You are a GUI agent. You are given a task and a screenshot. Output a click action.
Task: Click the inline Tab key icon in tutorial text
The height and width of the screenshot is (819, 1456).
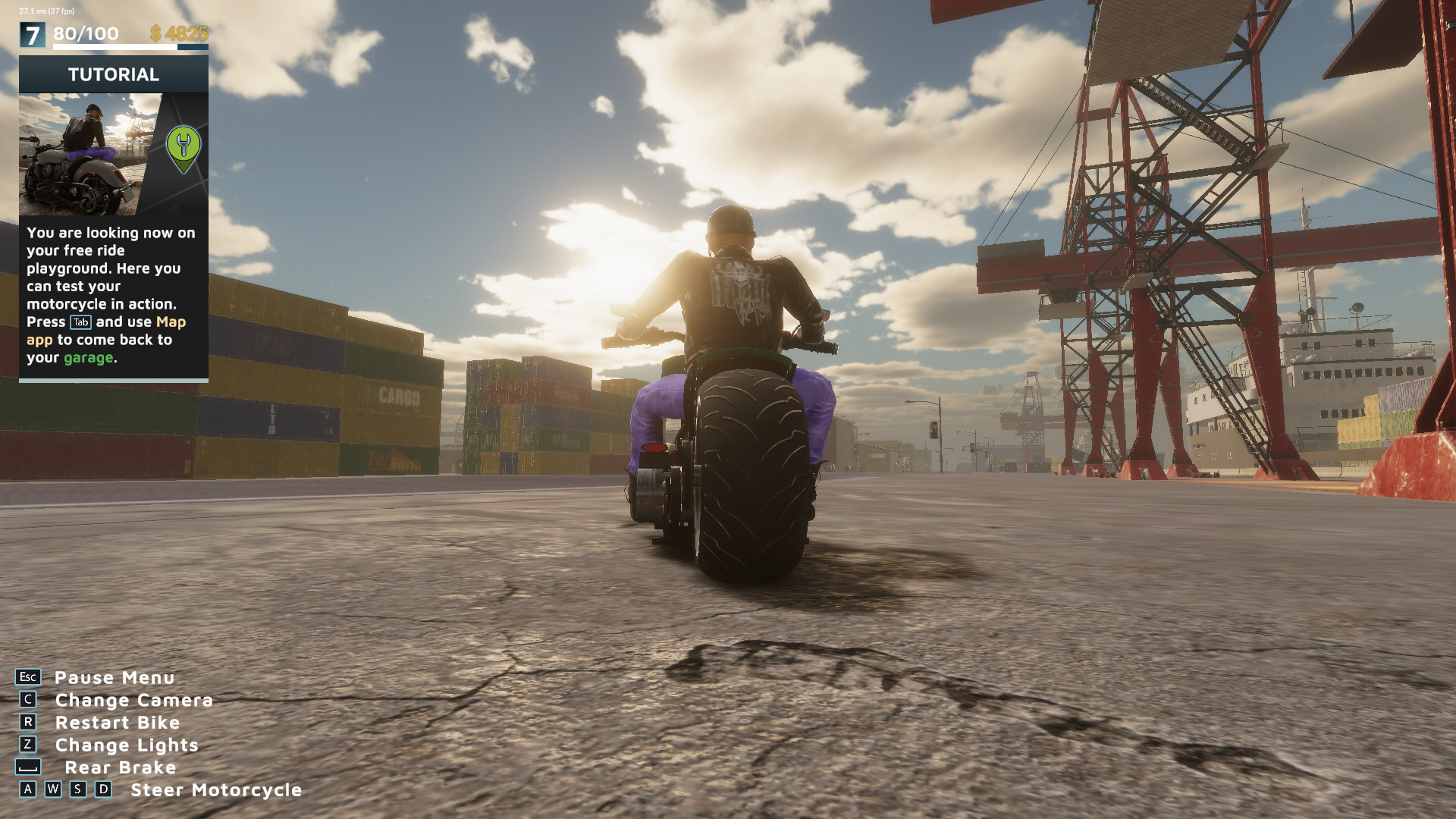click(x=81, y=322)
